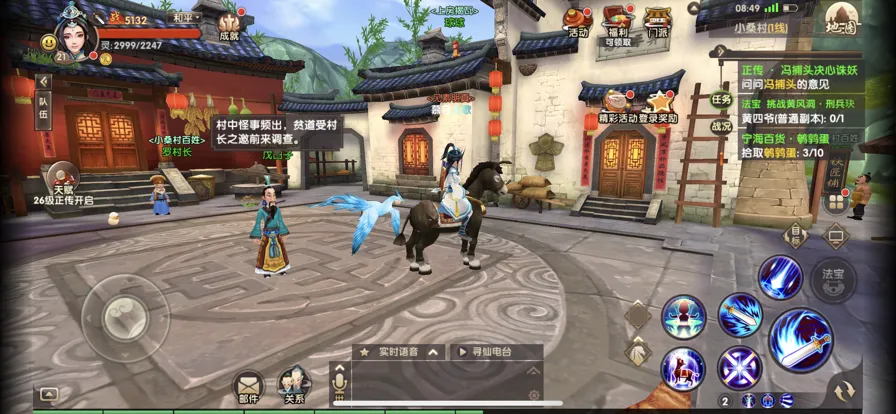Activate the horse mount skill icon
Viewport: 896px width, 414px height.
pyautogui.click(x=682, y=367)
